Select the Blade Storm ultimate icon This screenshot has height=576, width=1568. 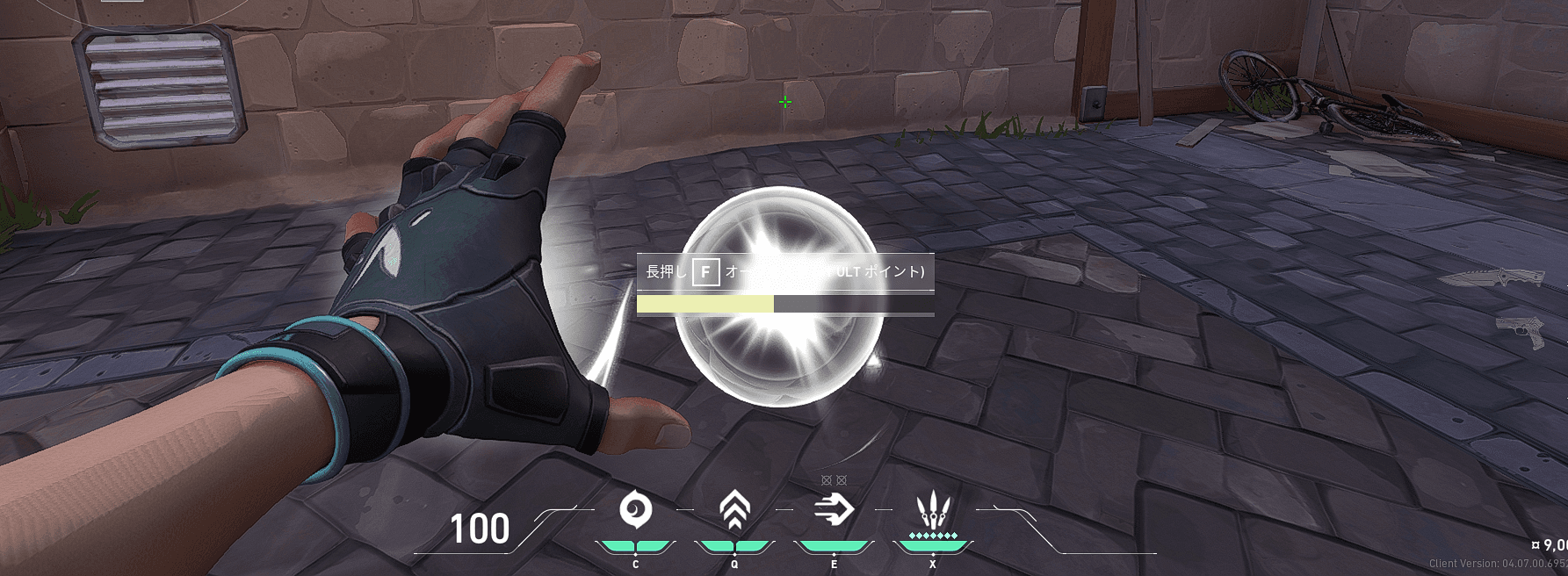pos(932,509)
